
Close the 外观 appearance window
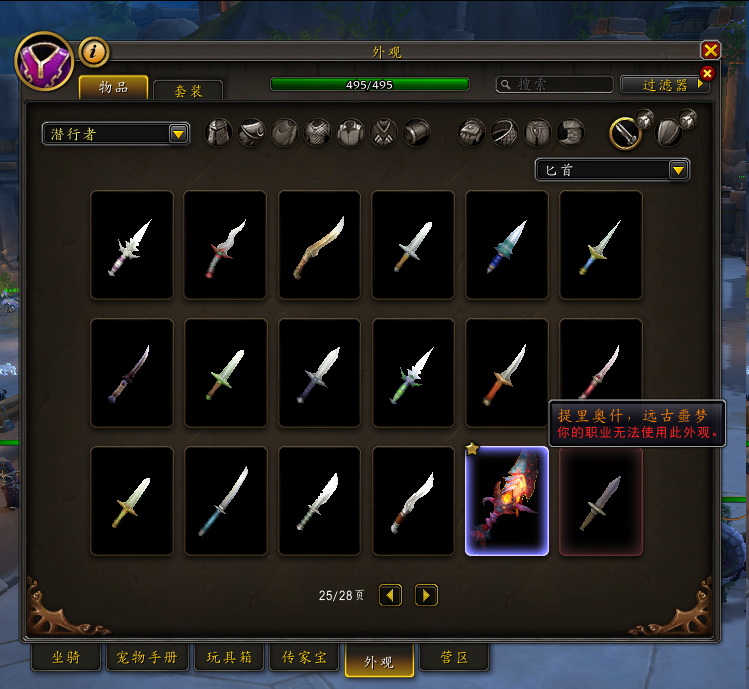[710, 50]
